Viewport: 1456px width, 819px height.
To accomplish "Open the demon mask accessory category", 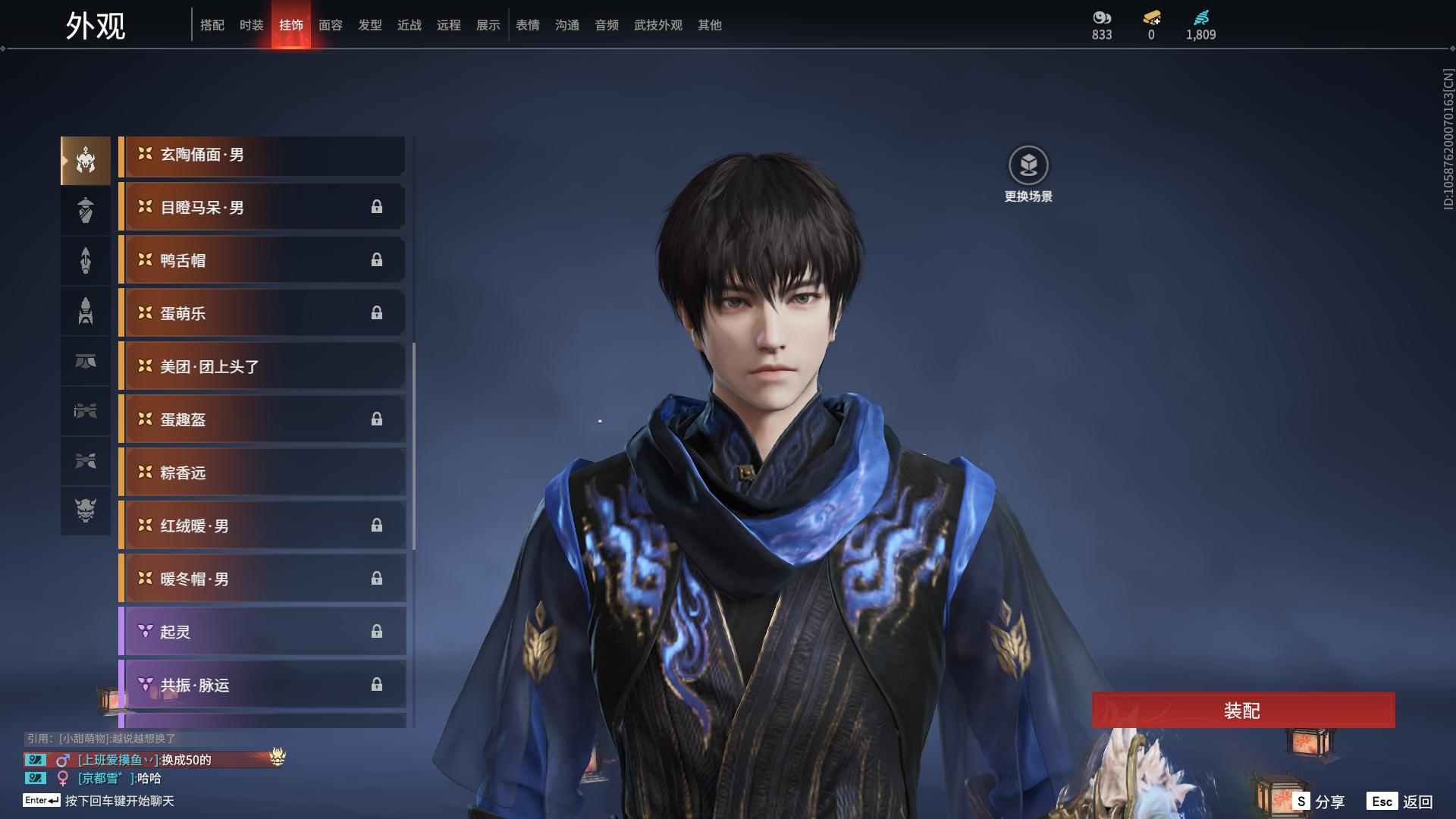I will tap(85, 511).
